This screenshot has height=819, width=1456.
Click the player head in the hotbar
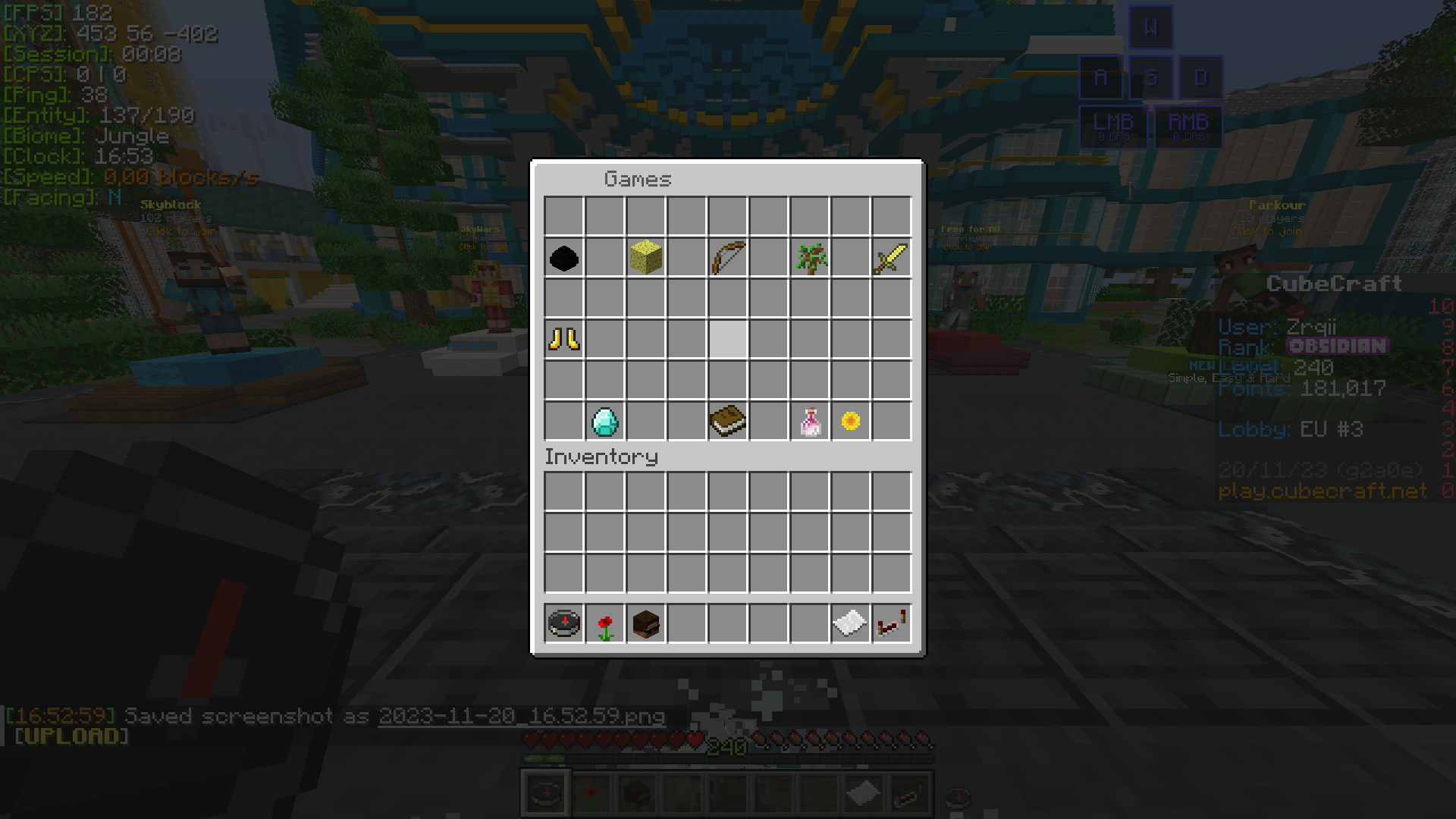(645, 622)
